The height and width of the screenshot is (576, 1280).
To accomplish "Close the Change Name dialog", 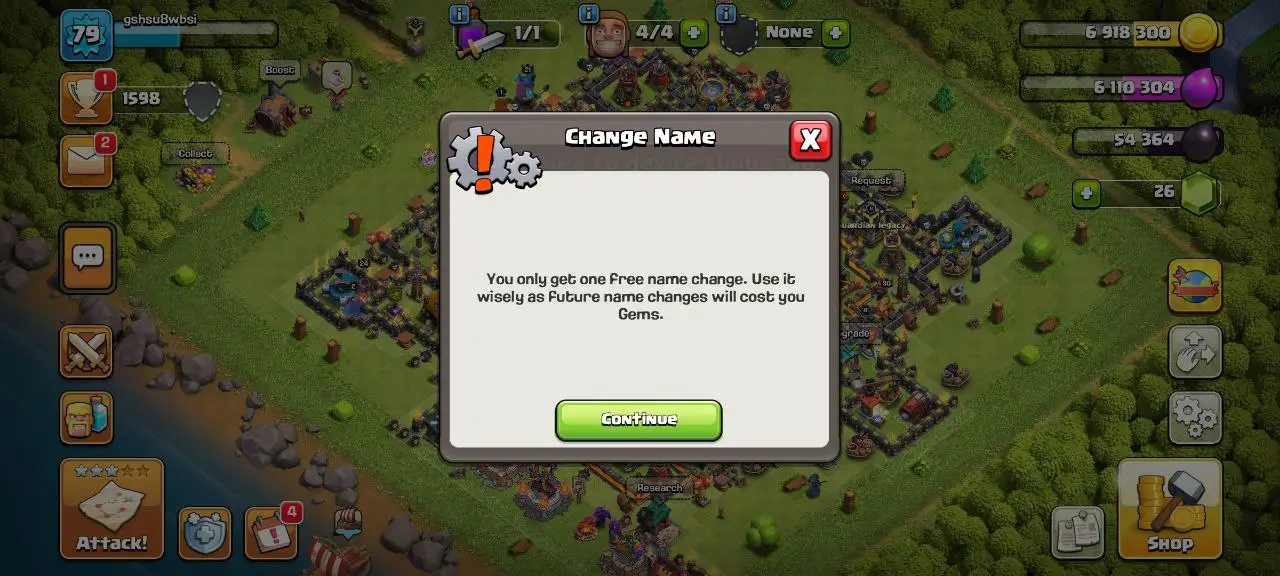I will 810,141.
